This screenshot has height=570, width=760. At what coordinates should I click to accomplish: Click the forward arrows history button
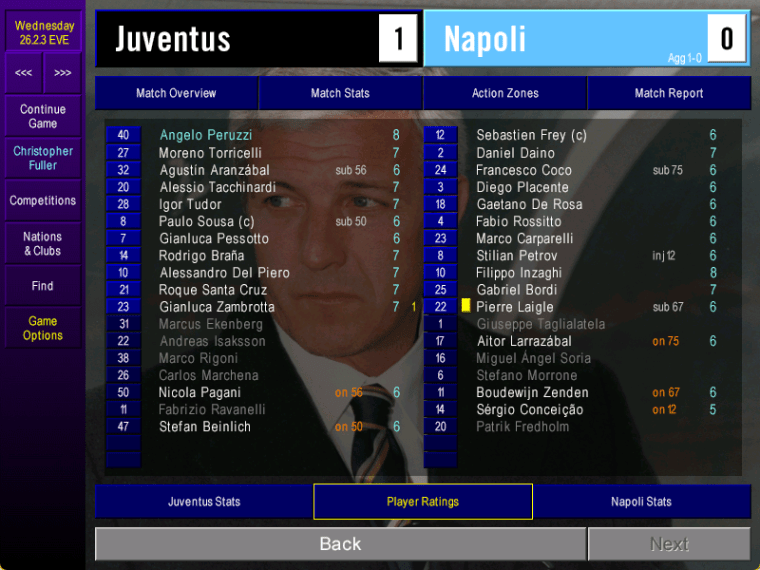click(63, 73)
